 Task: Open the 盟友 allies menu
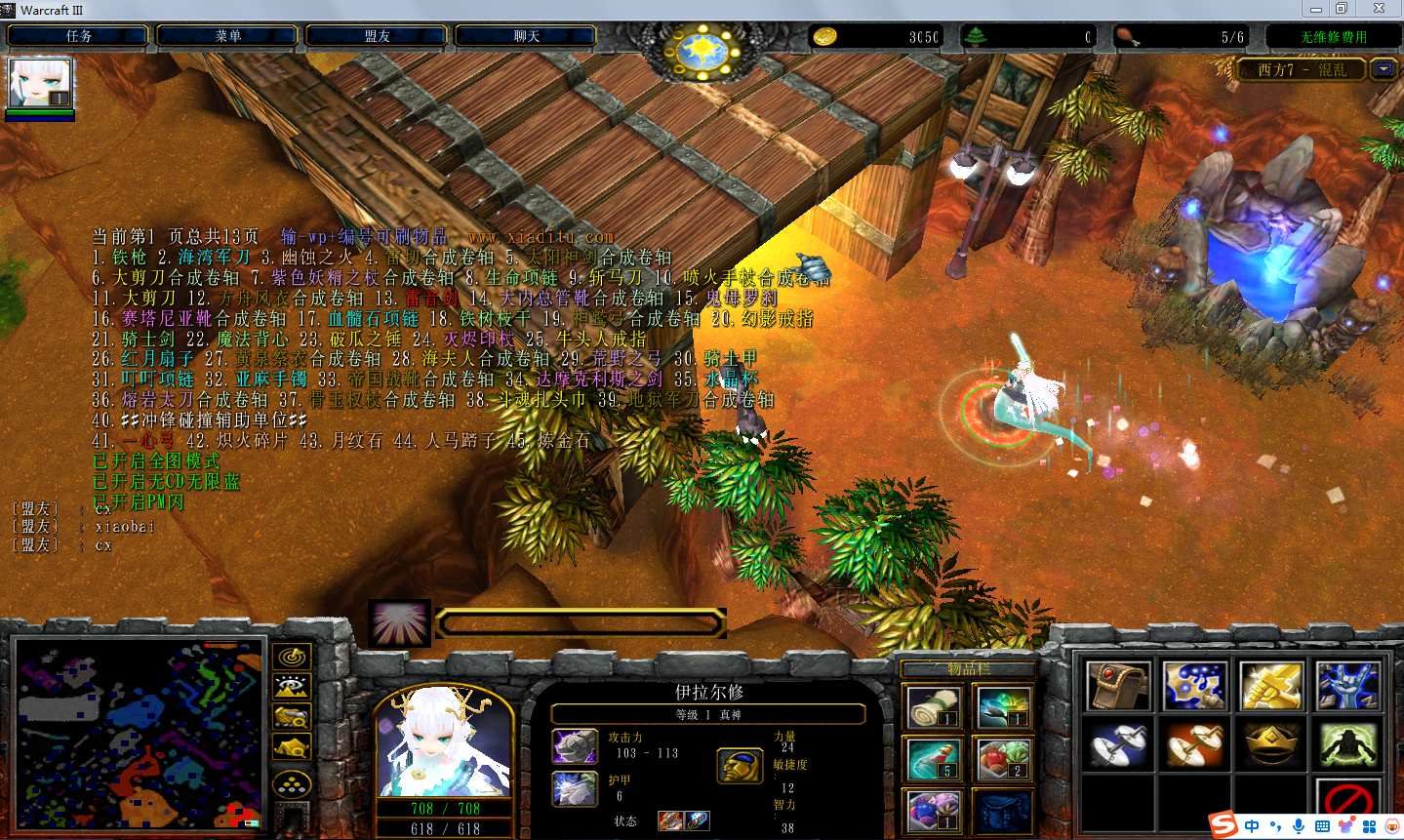(378, 36)
